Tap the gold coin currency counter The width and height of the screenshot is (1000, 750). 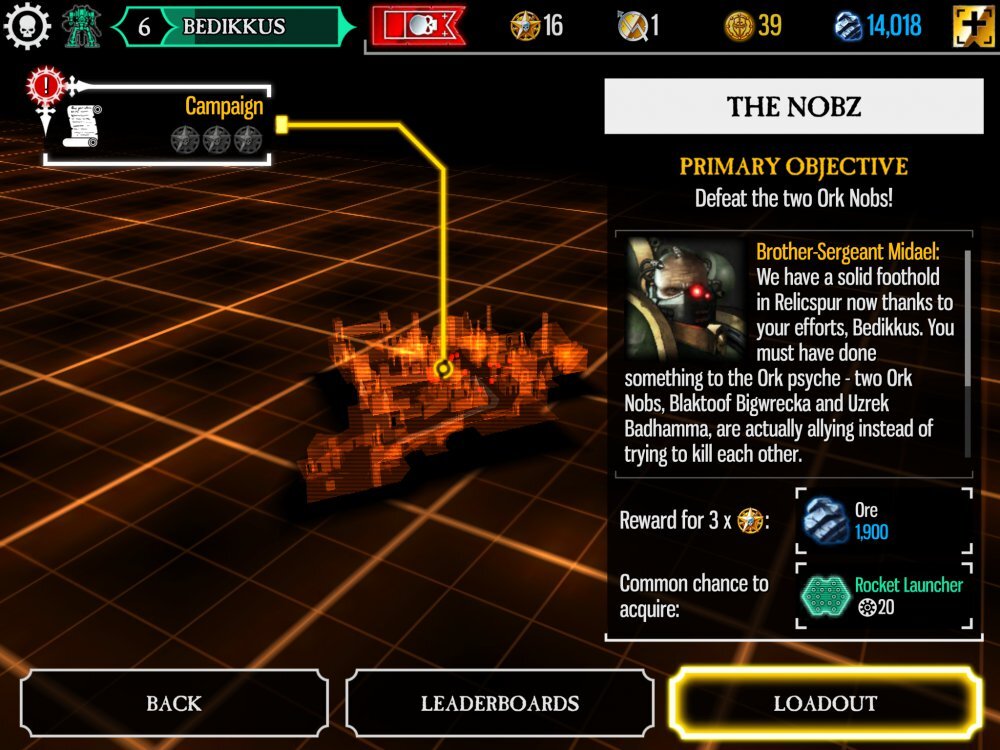click(x=753, y=26)
